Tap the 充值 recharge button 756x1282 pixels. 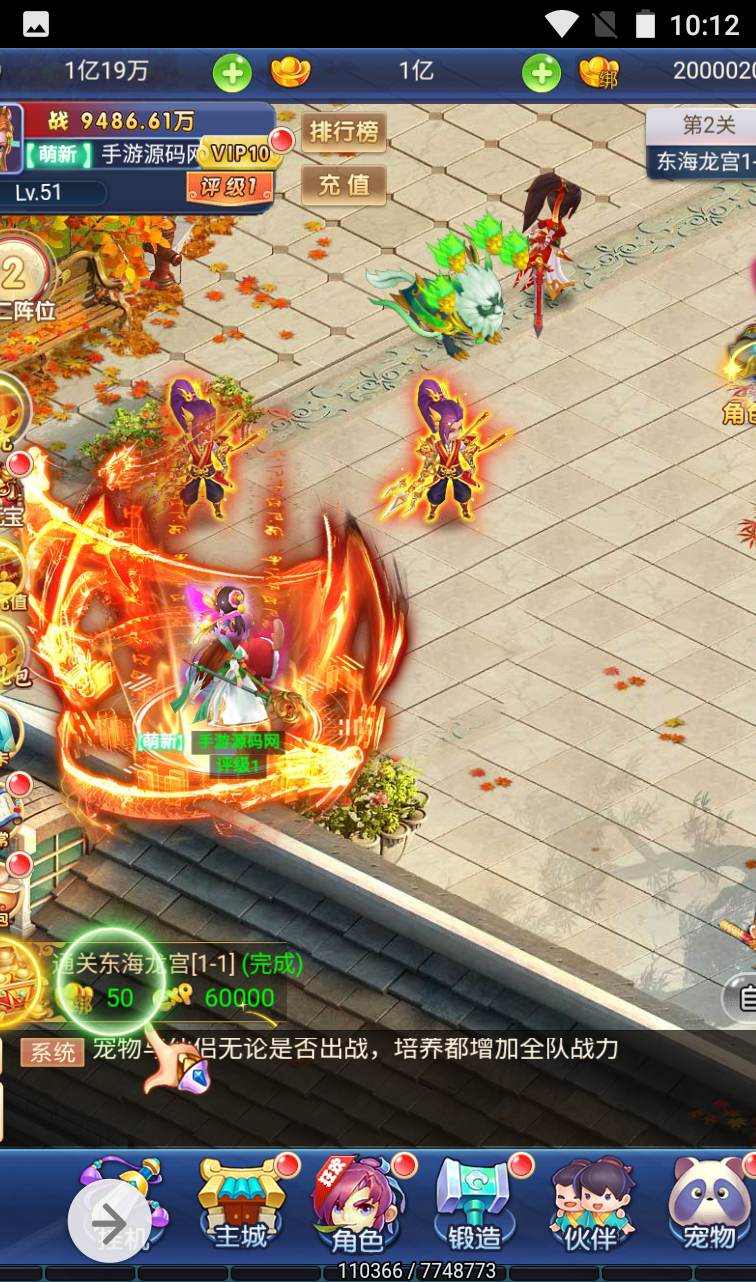tap(344, 184)
